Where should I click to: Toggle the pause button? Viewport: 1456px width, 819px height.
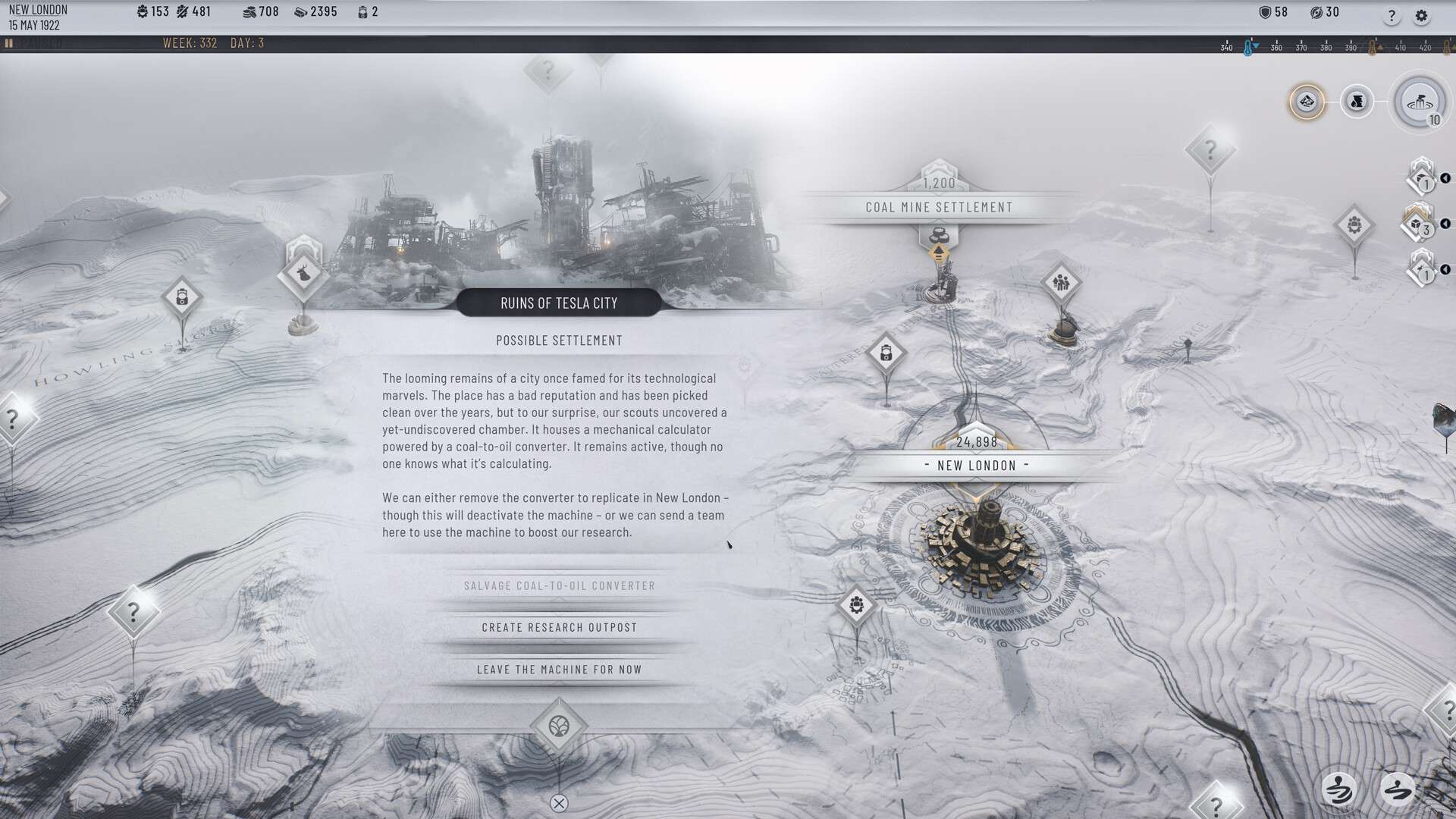[9, 43]
